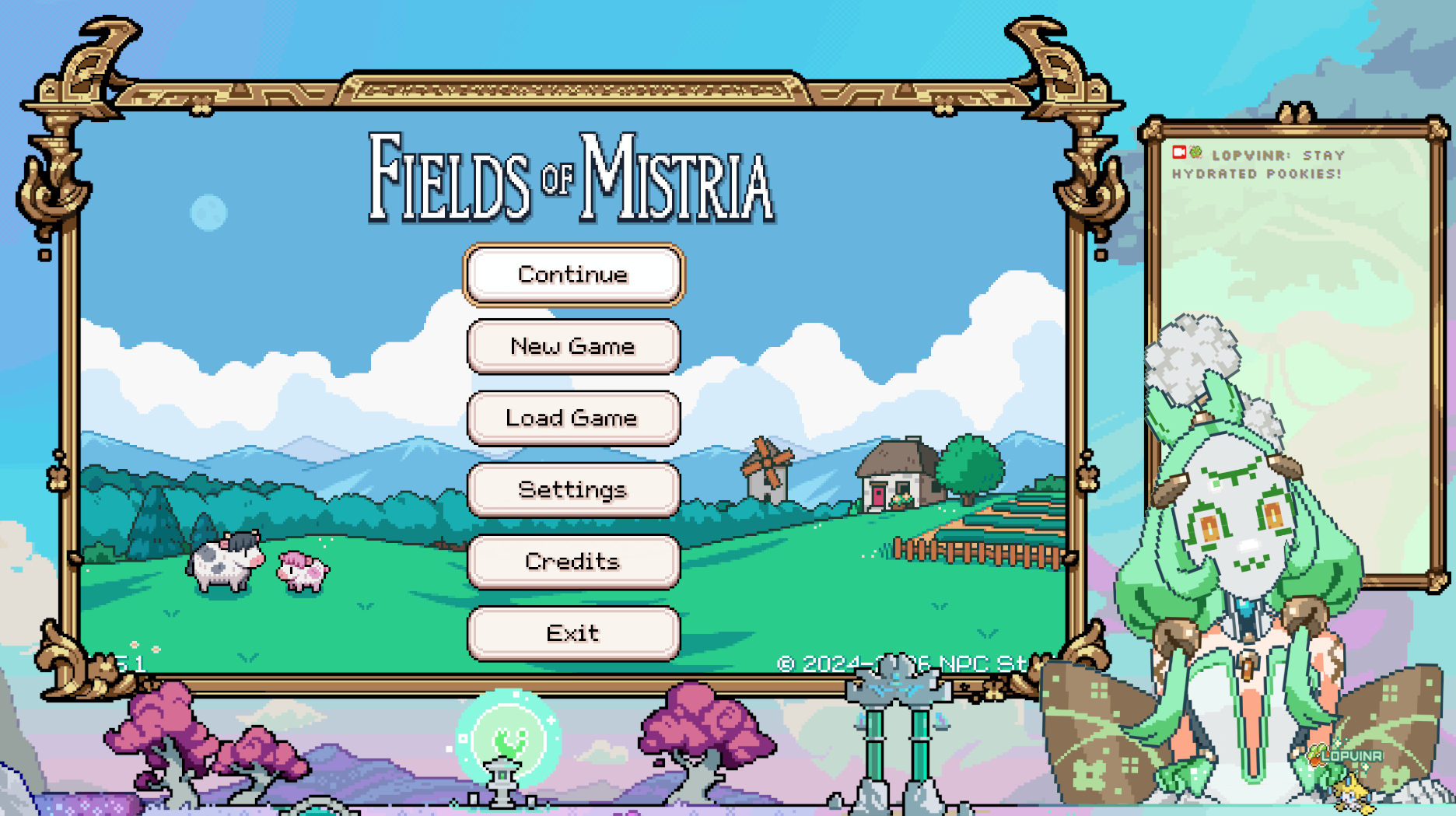Start a New Game
This screenshot has width=1456, height=816.
[573, 346]
